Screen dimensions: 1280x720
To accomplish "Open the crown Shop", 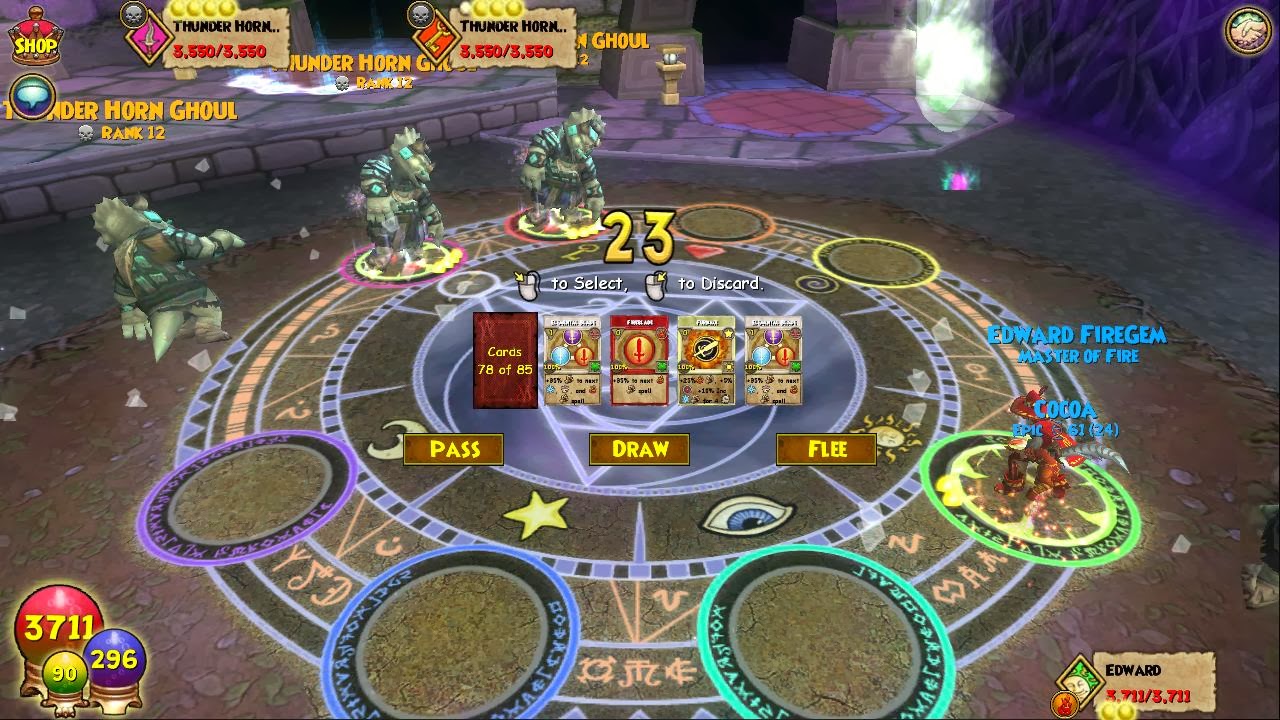I will point(35,40).
